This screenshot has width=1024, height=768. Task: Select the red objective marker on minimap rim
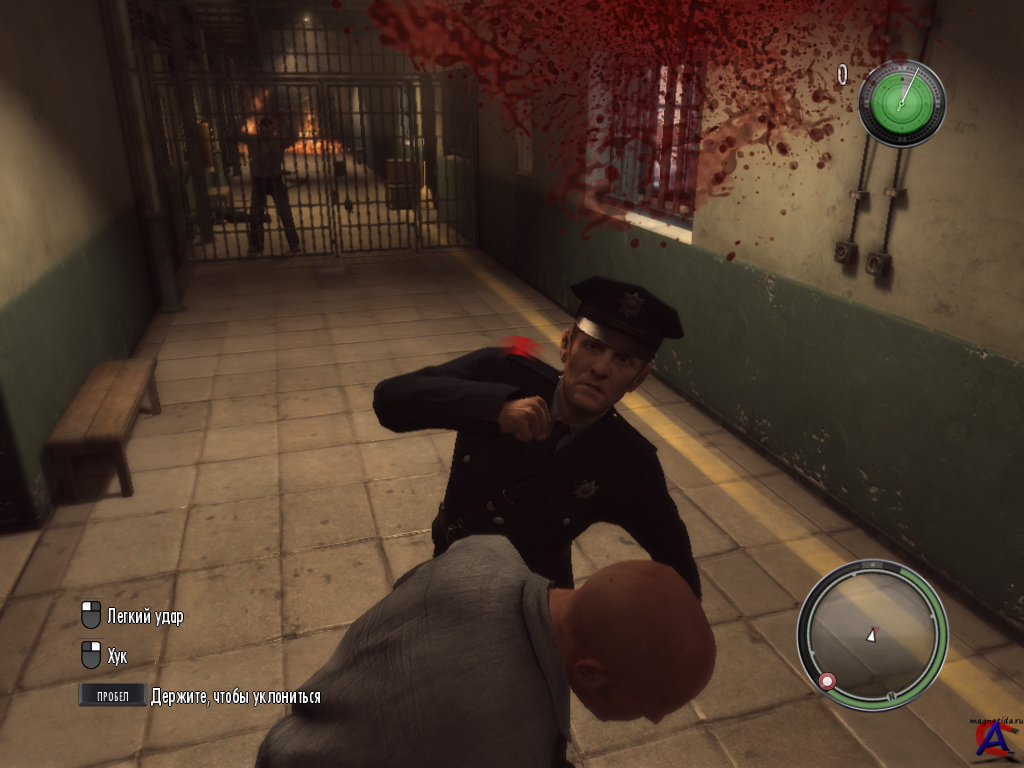[828, 681]
